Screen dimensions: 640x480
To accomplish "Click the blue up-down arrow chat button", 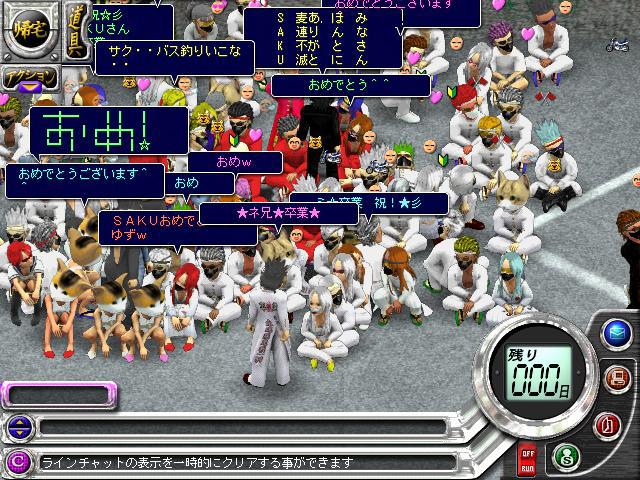I will click(17, 427).
